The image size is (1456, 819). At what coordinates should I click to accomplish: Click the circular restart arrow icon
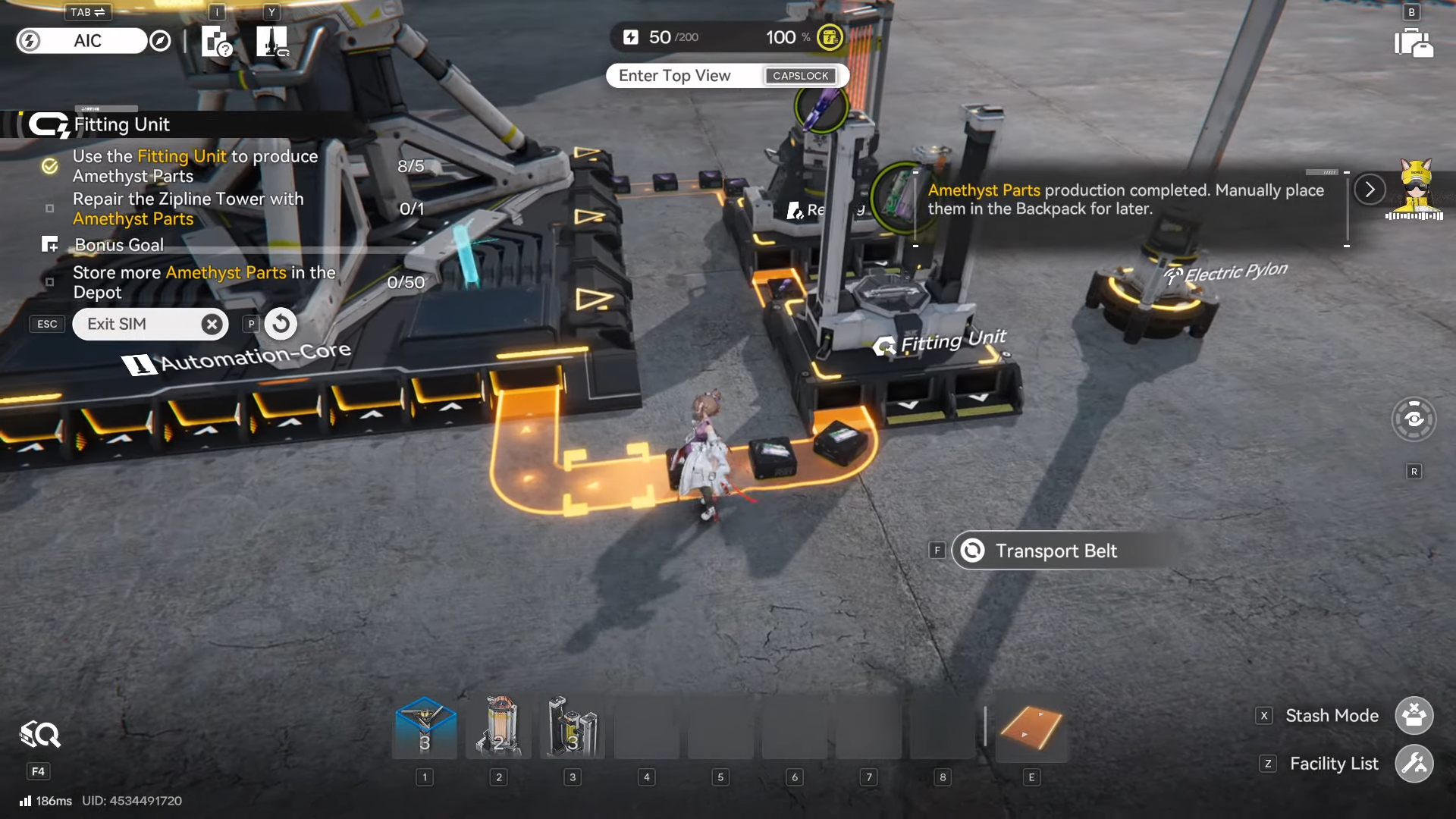tap(281, 324)
